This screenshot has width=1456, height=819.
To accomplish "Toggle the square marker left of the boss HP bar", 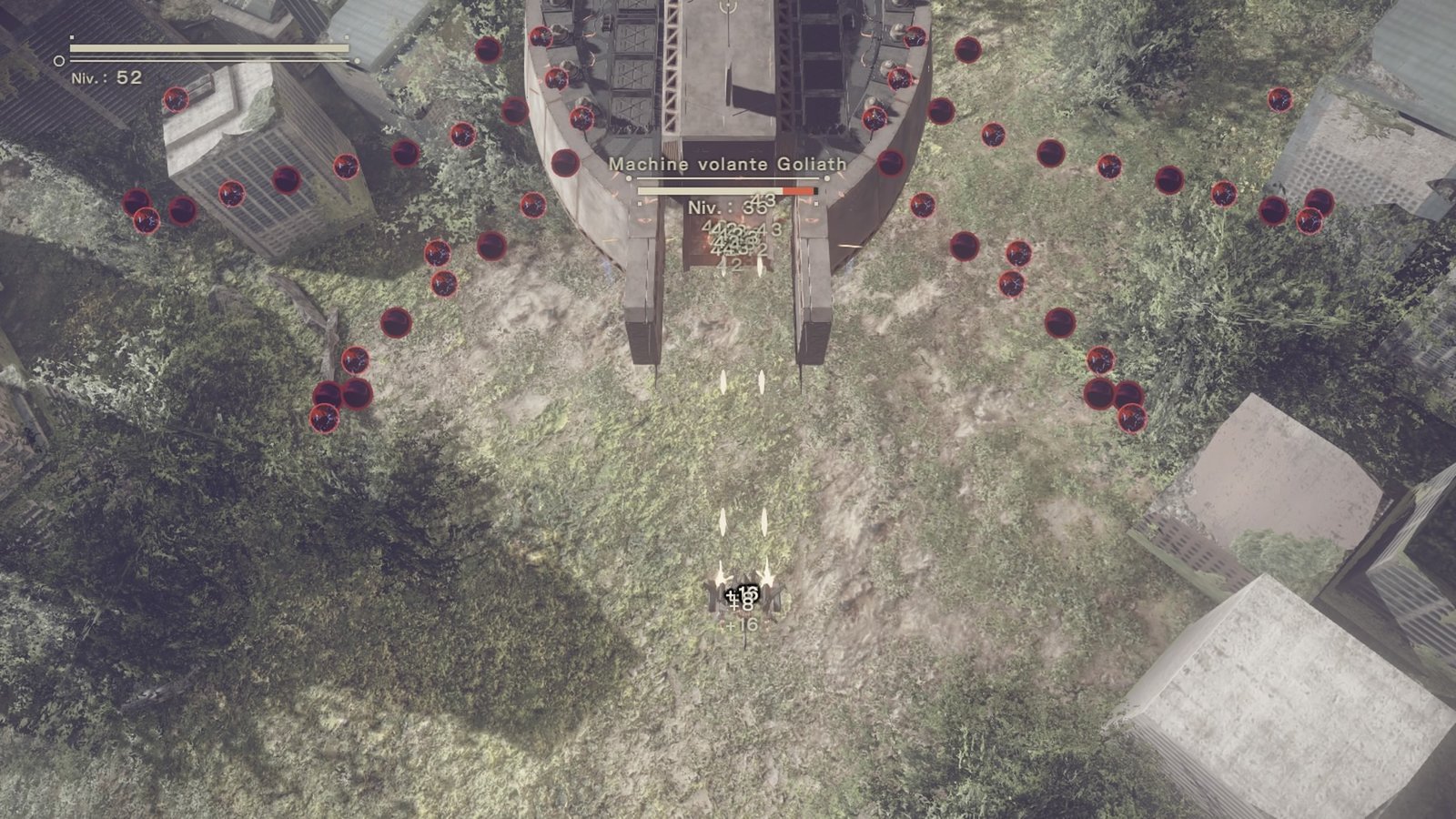I will (640, 204).
